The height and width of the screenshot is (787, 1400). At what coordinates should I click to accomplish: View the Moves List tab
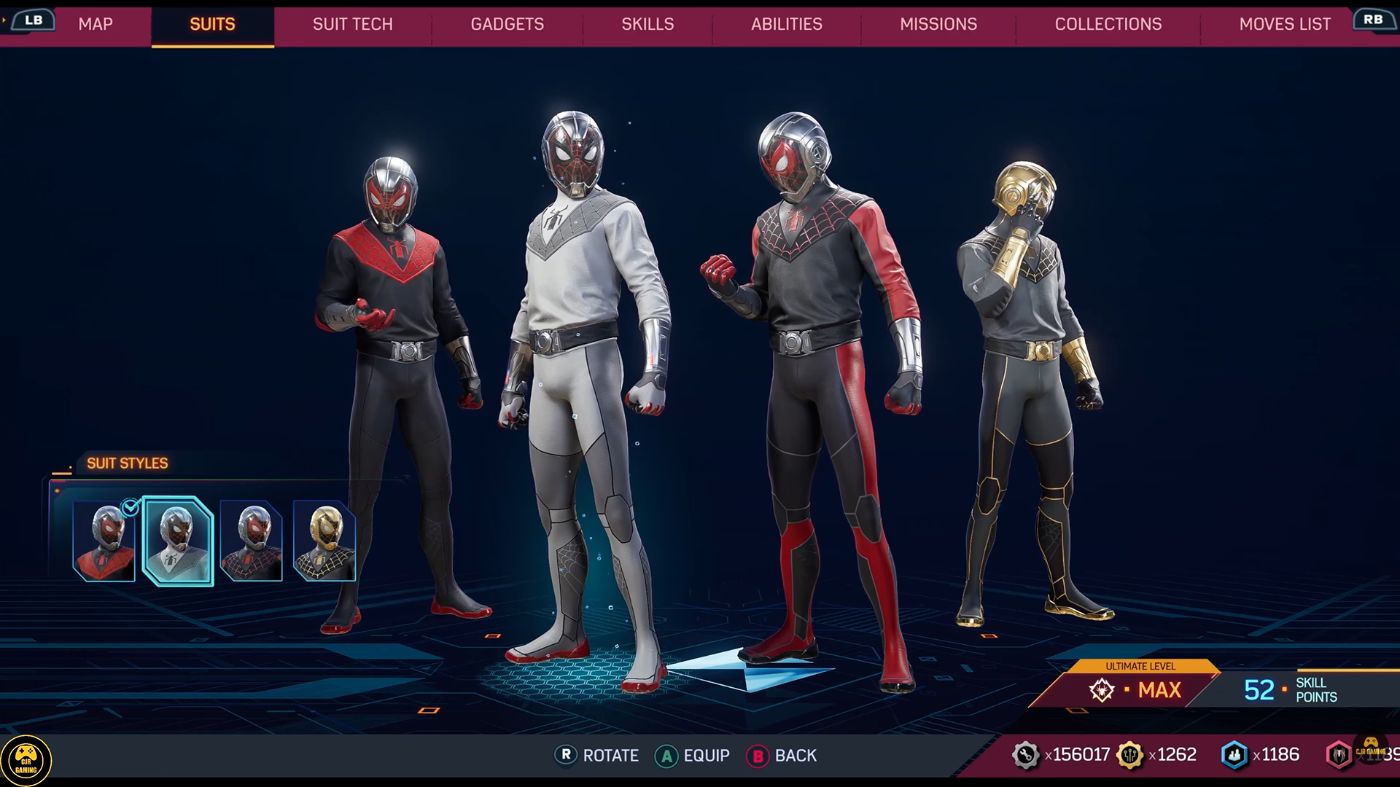tap(1284, 24)
